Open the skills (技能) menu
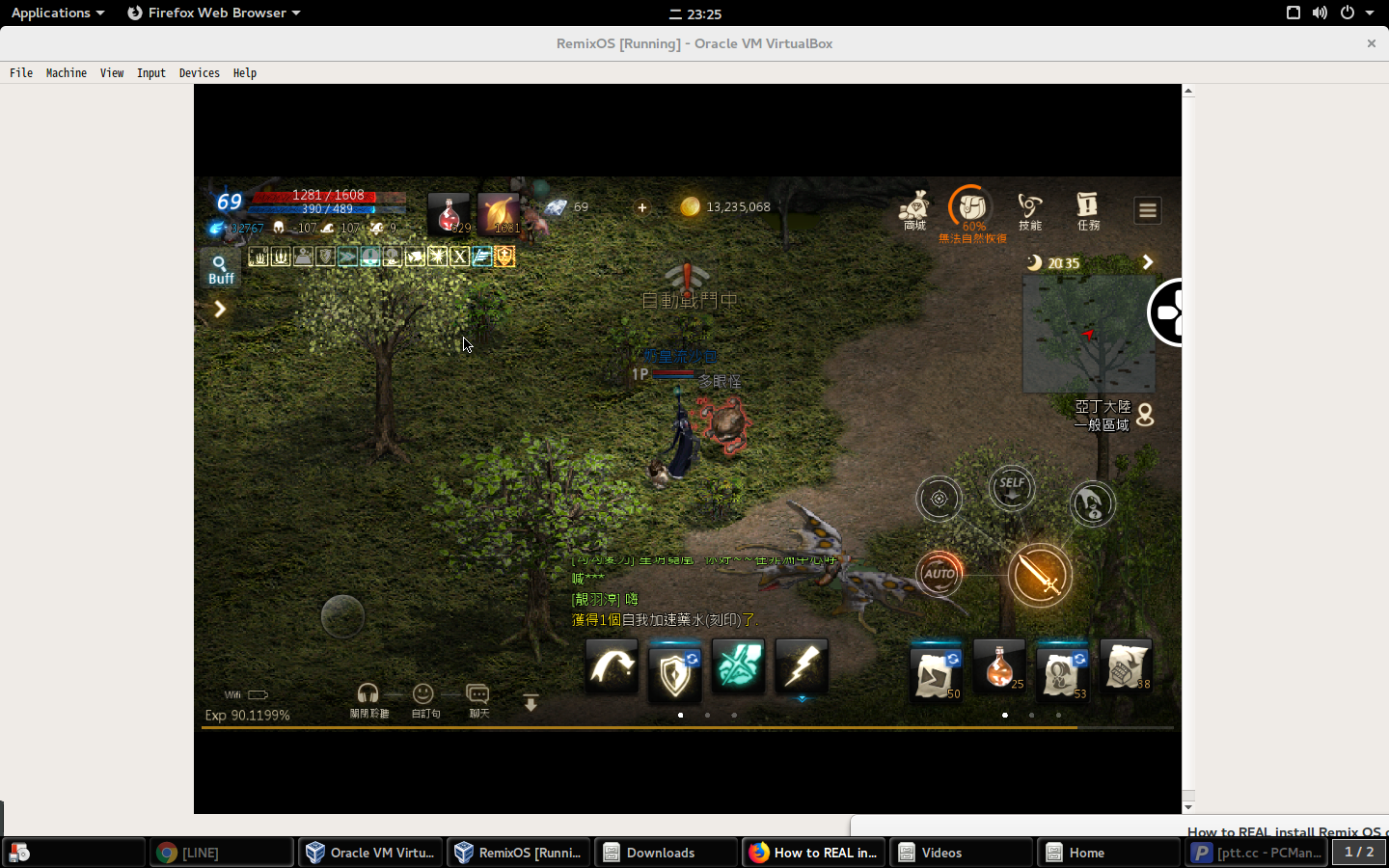 pyautogui.click(x=1029, y=210)
